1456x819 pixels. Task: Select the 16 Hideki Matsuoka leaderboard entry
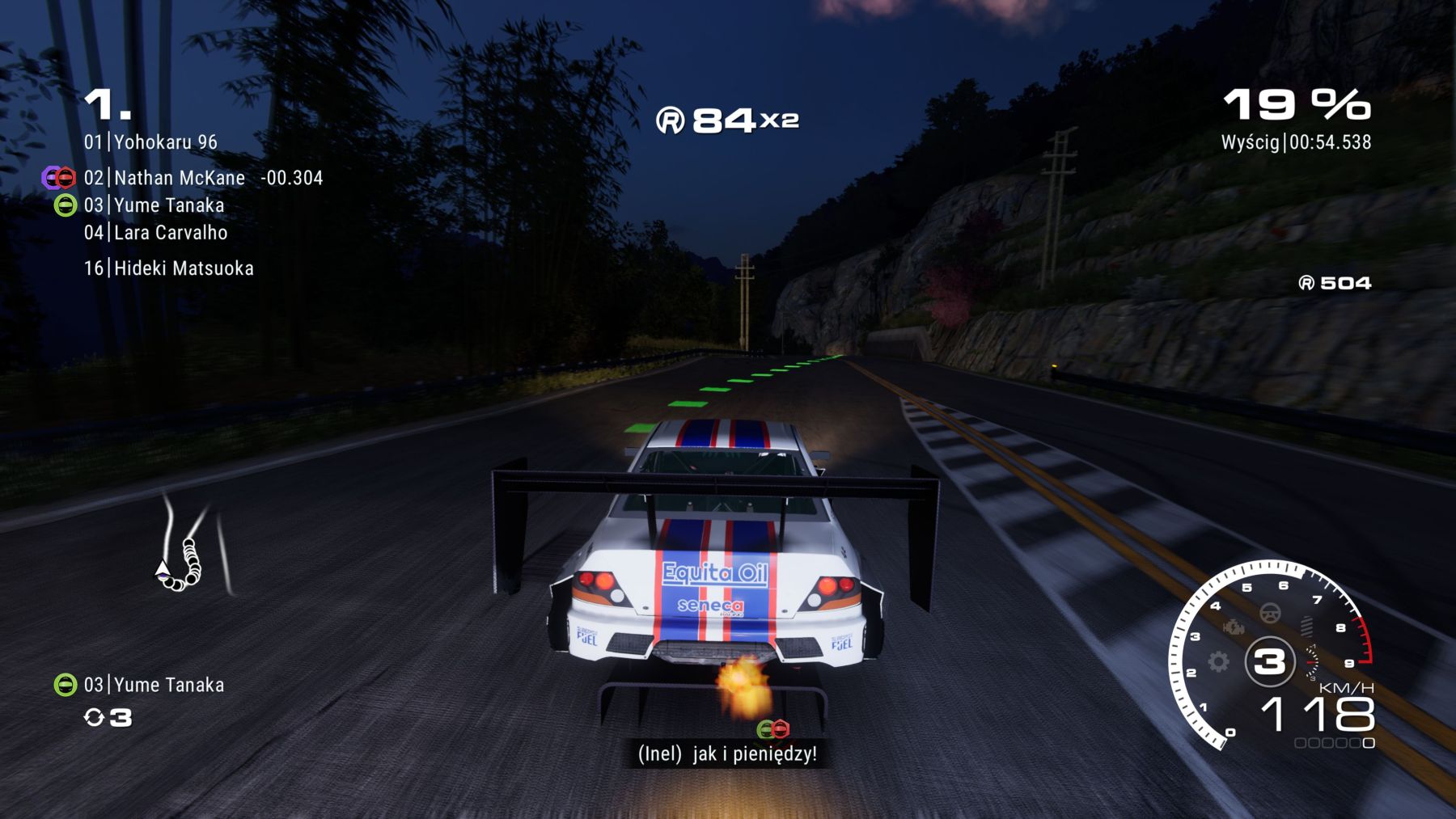[x=171, y=268]
